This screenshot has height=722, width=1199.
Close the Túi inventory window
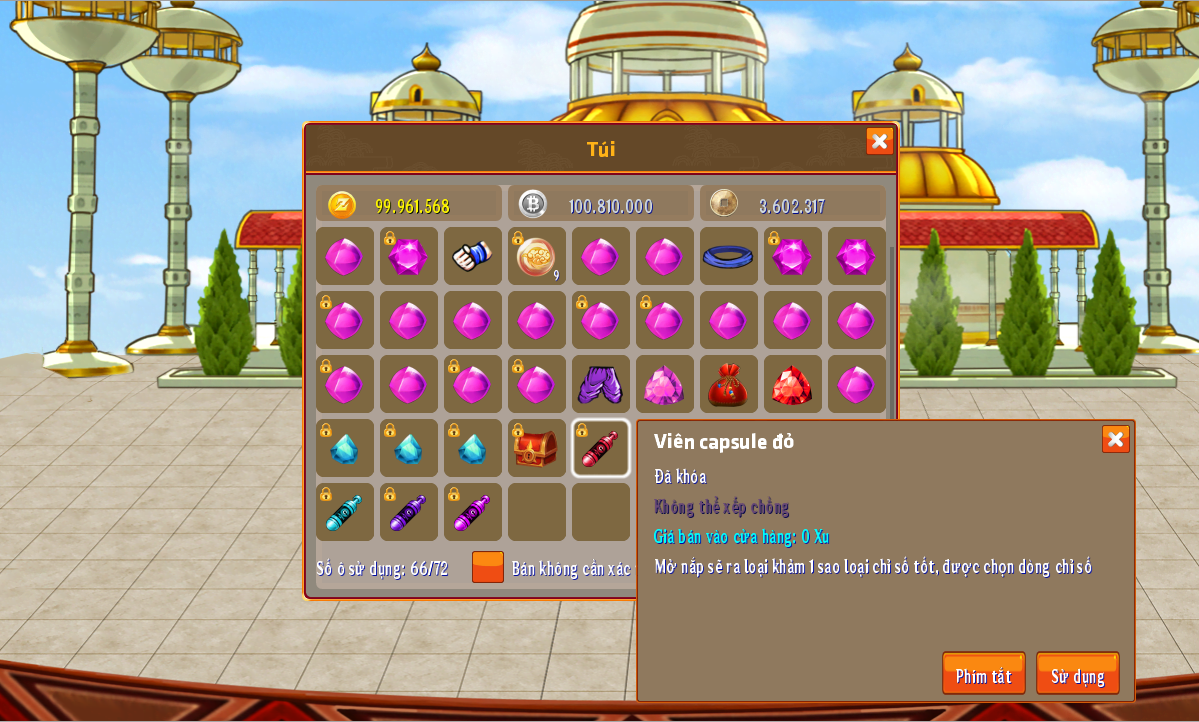[879, 141]
